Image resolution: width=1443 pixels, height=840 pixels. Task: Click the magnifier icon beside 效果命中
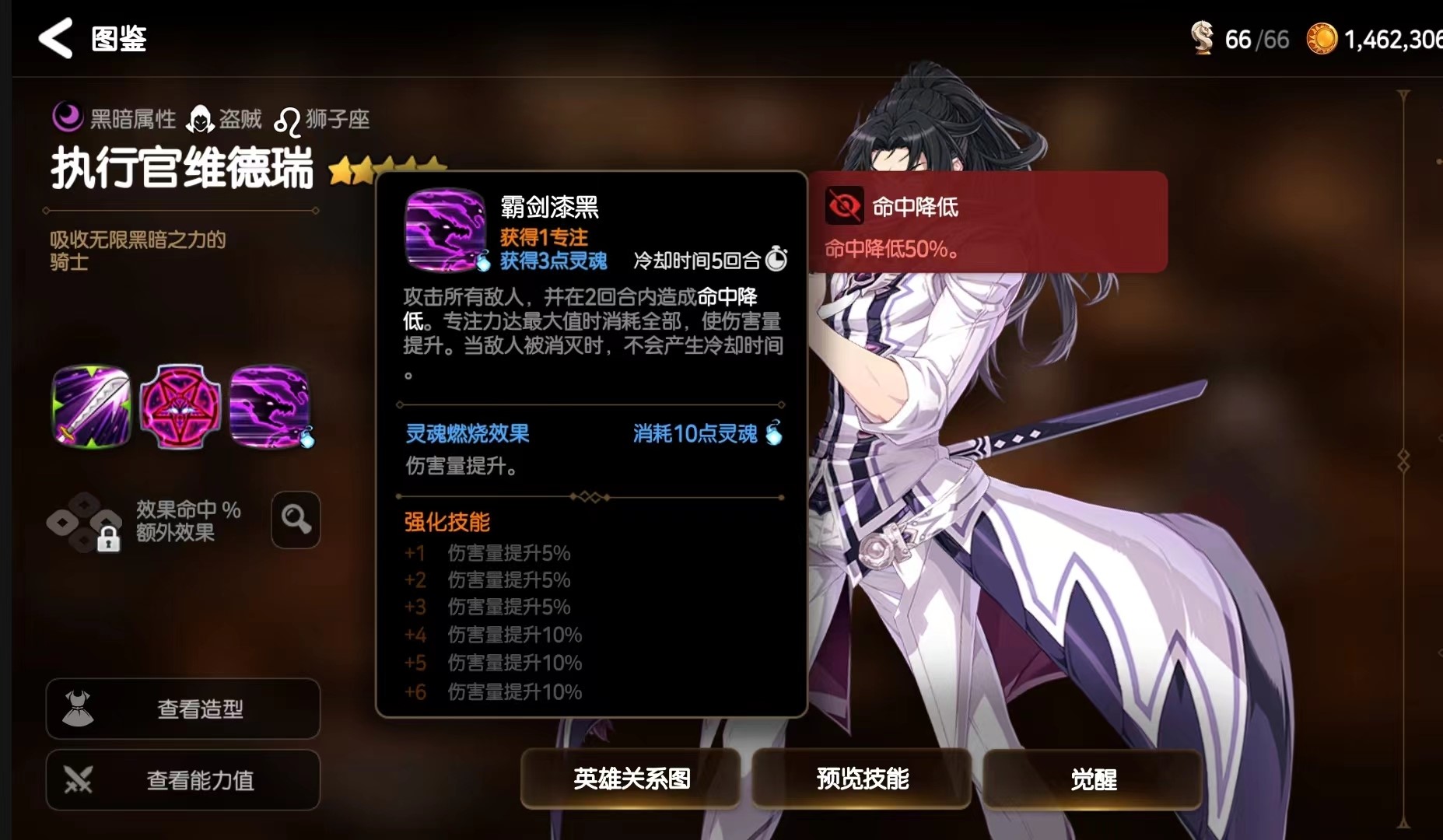pyautogui.click(x=294, y=520)
